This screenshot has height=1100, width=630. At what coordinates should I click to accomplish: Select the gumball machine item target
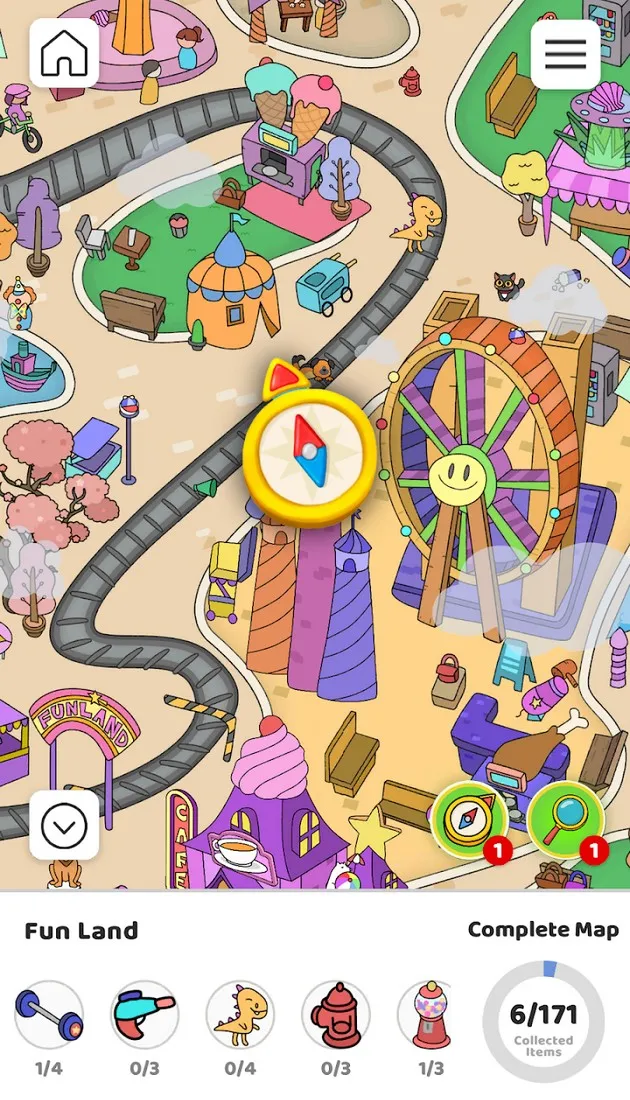coord(430,1014)
